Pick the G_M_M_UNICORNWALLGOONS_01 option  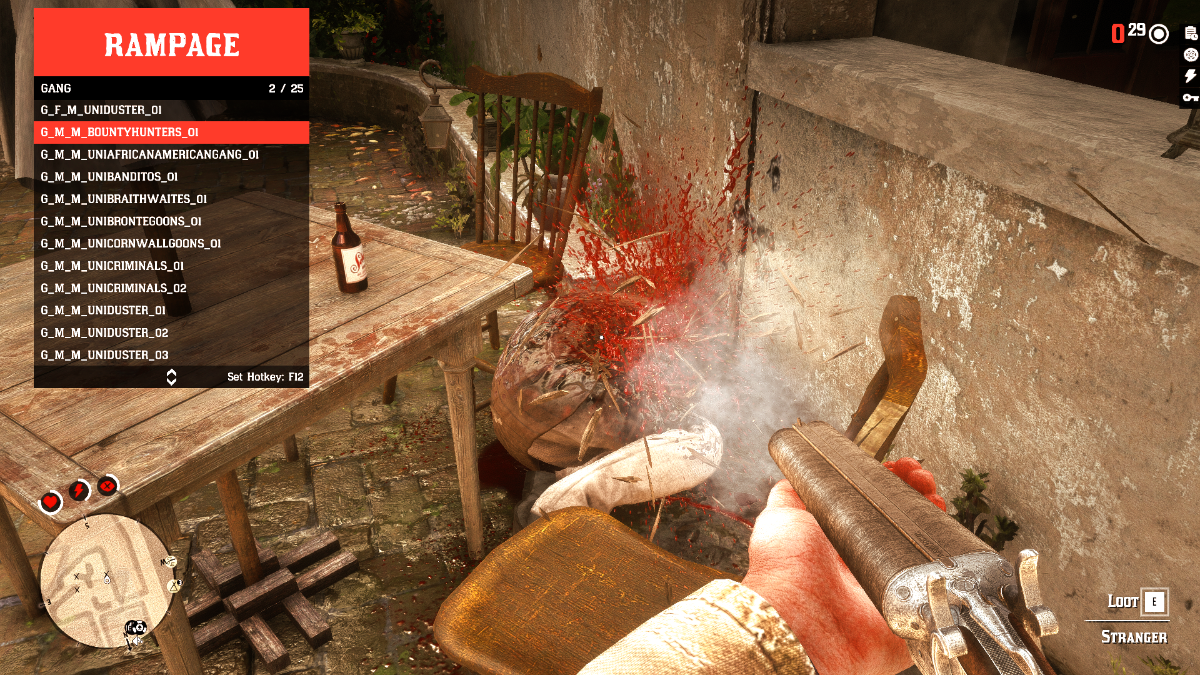[171, 243]
